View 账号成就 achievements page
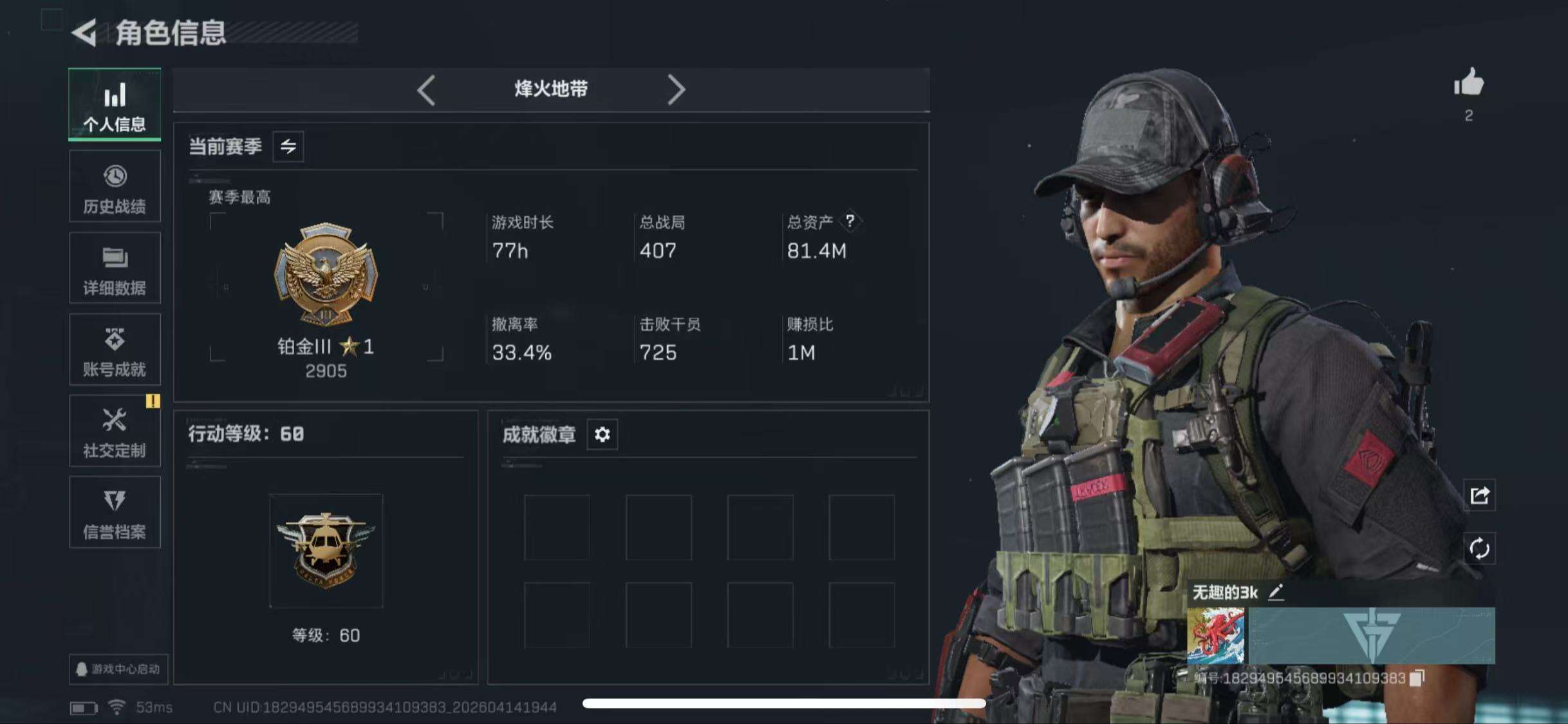1568x724 pixels. pos(114,349)
